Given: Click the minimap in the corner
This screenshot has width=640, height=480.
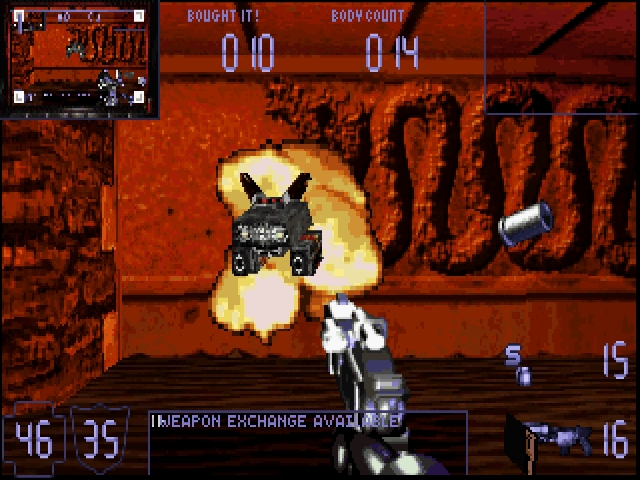Looking at the screenshot, I should (80, 58).
